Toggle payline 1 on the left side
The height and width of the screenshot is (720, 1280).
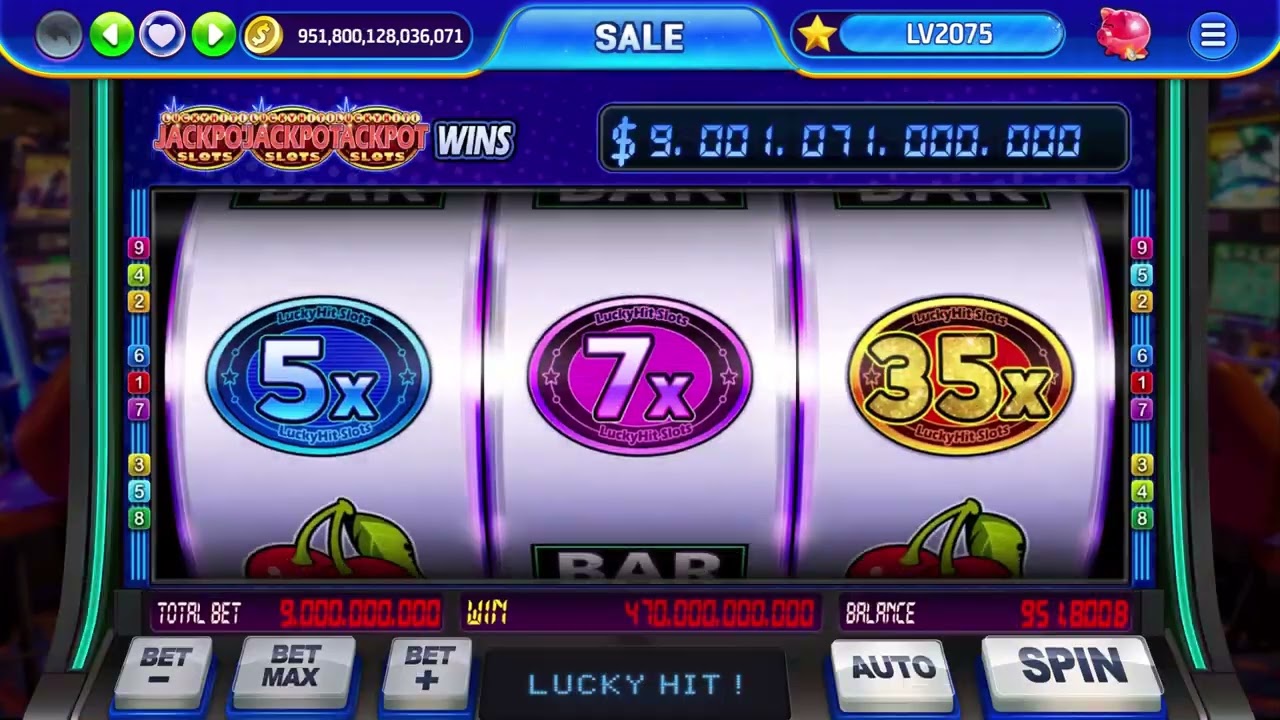tap(138, 380)
